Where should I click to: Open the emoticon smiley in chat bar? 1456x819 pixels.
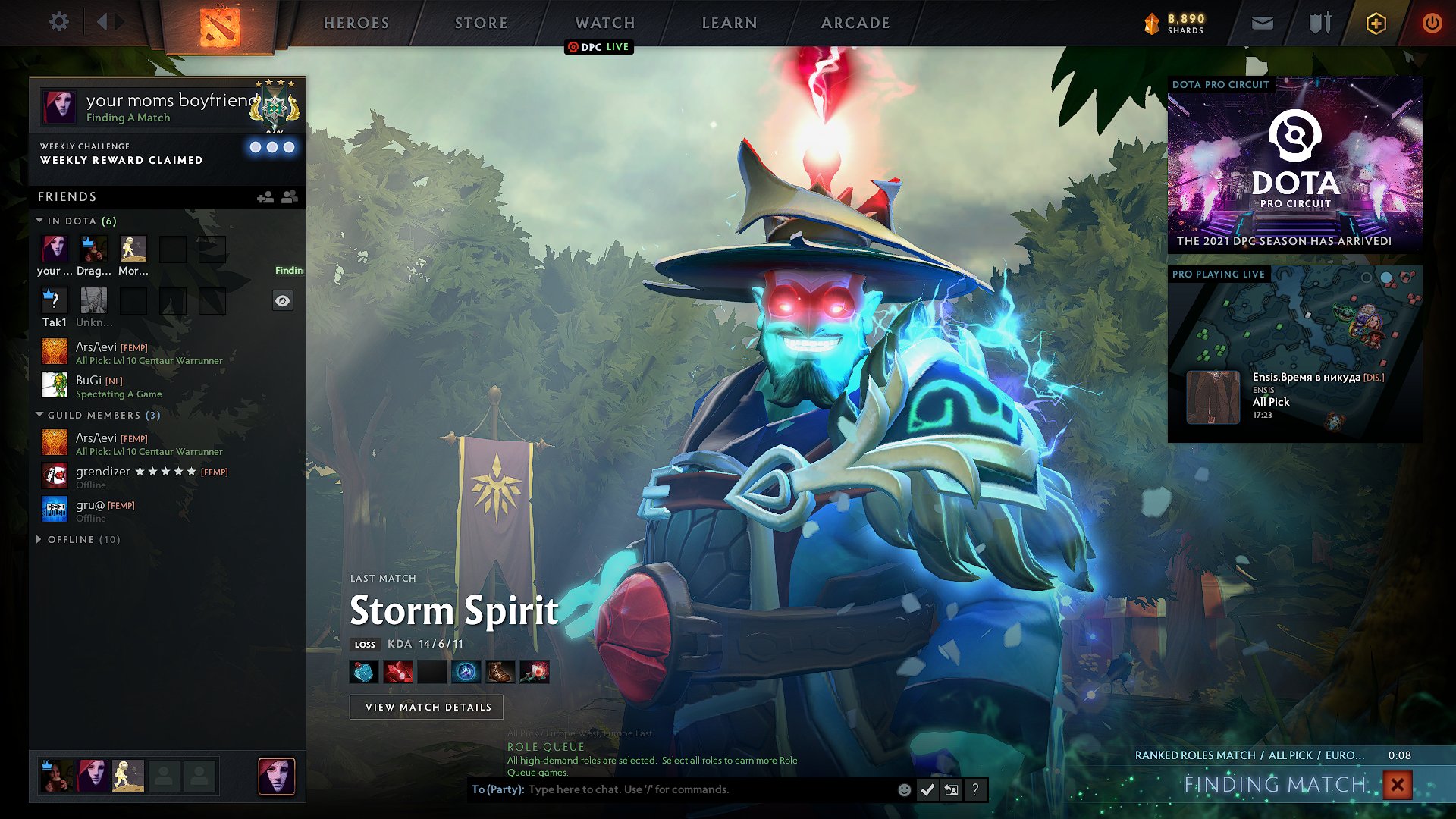(903, 789)
